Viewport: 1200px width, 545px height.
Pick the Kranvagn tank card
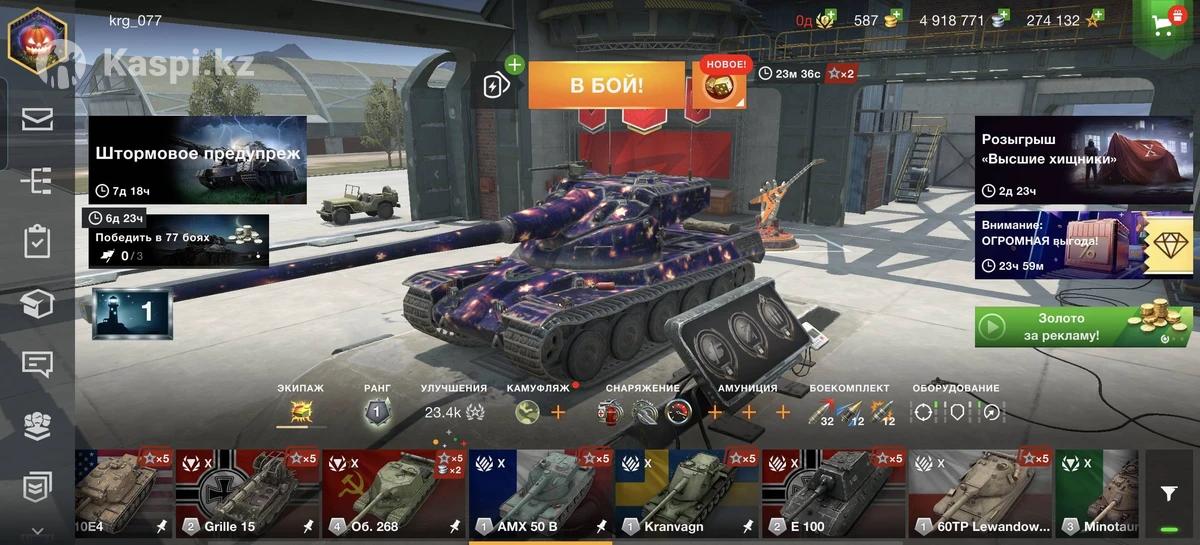(x=686, y=494)
